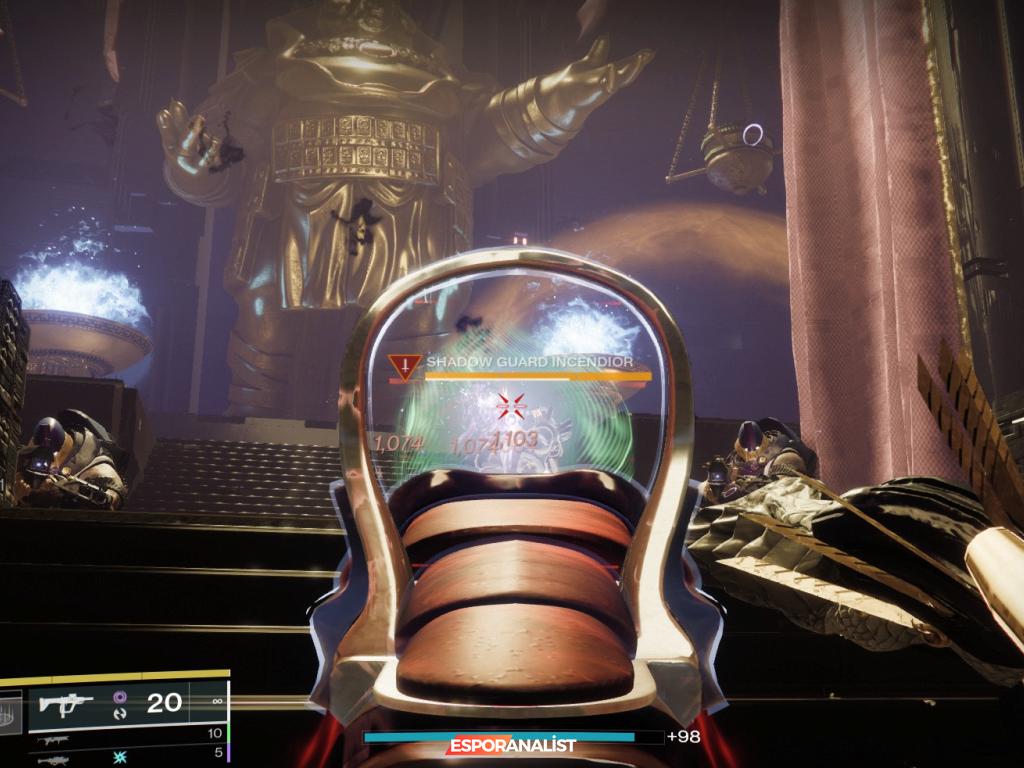
Task: Select the second weapon in reserve
Action: [x=52, y=741]
